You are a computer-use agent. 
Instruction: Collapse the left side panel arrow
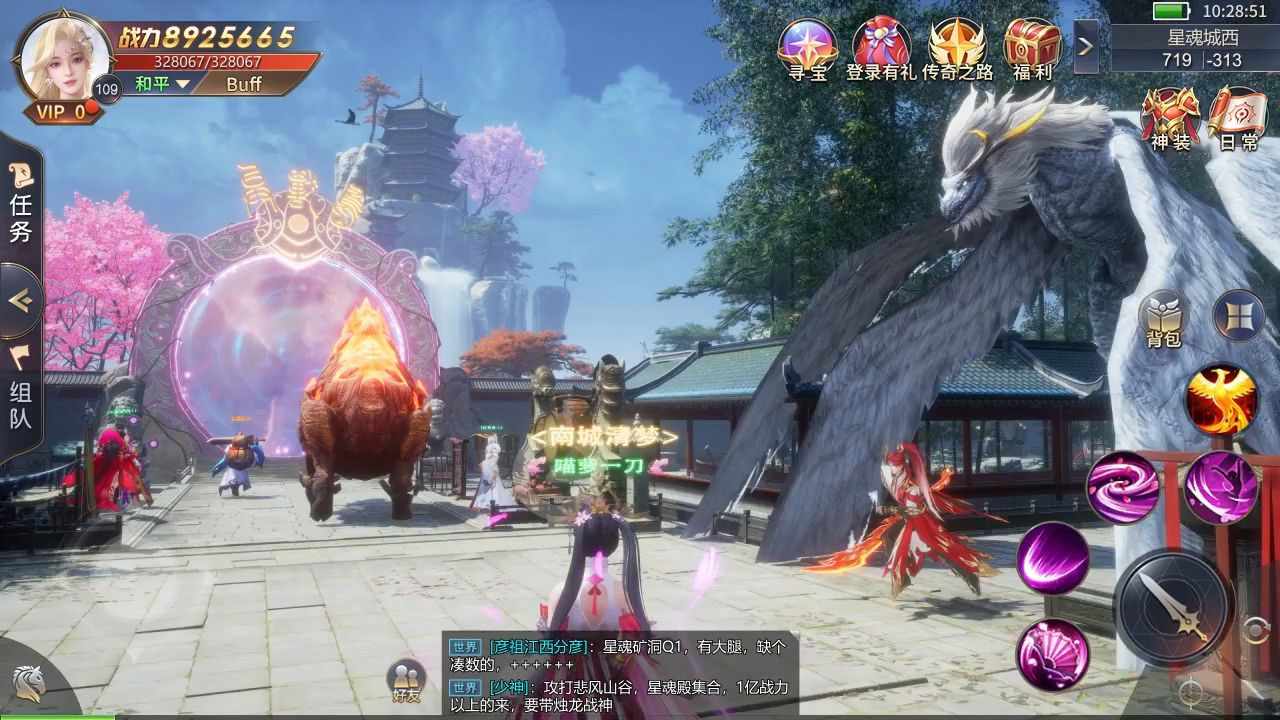[21, 301]
